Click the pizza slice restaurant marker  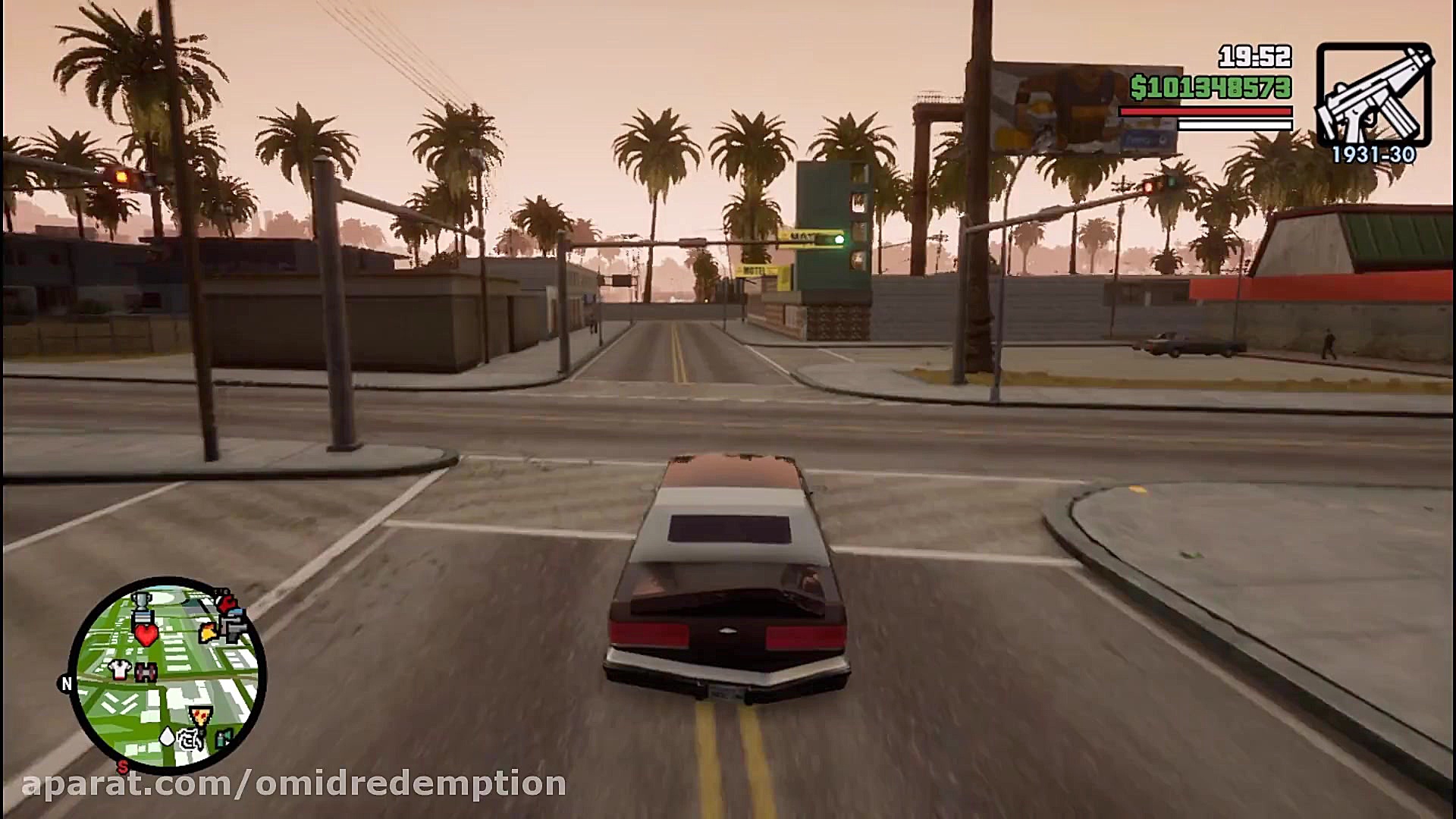[x=200, y=714]
